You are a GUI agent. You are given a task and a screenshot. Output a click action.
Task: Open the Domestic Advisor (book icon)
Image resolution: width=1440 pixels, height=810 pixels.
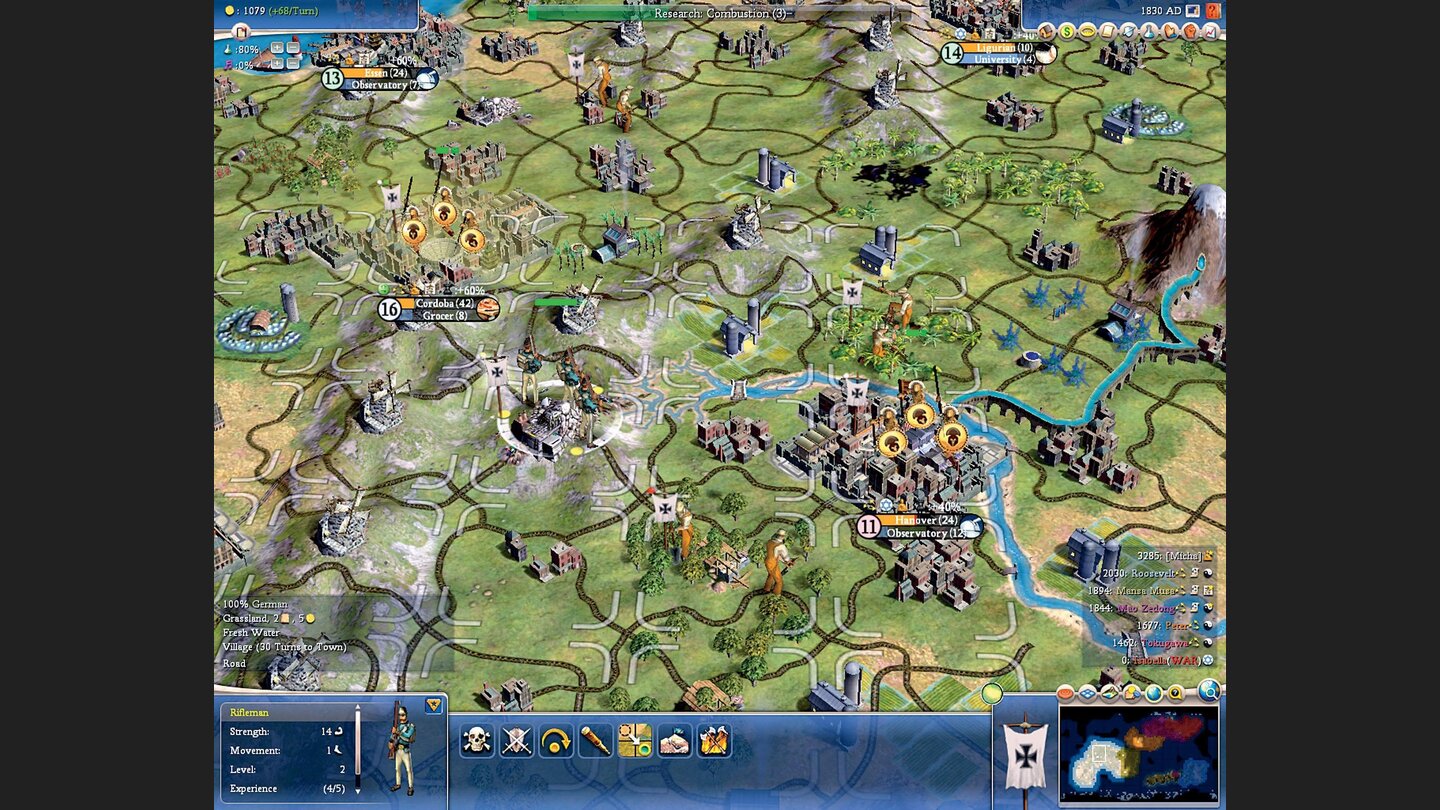click(x=1045, y=32)
